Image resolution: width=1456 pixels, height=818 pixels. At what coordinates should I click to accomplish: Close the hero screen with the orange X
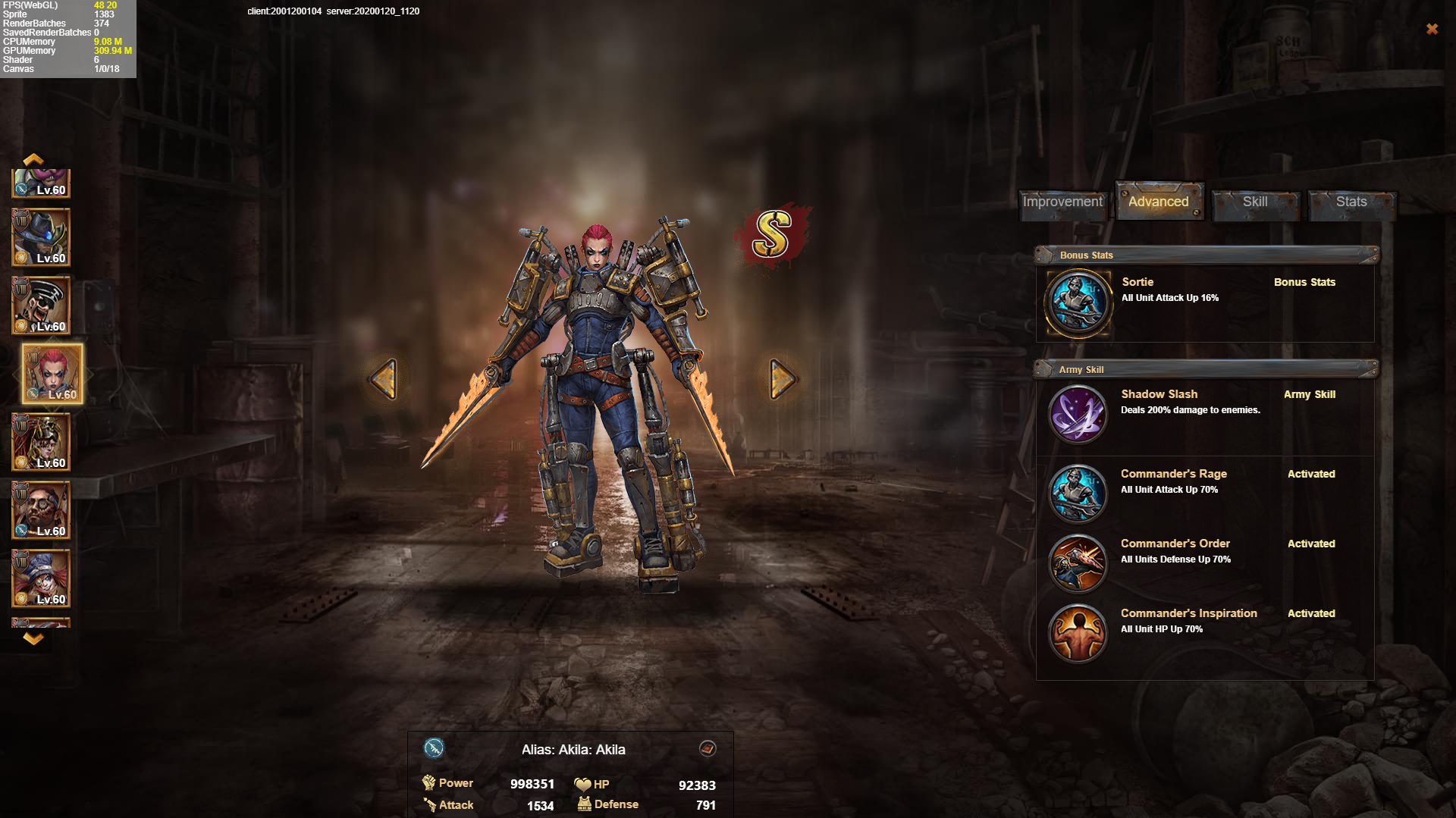[1432, 29]
